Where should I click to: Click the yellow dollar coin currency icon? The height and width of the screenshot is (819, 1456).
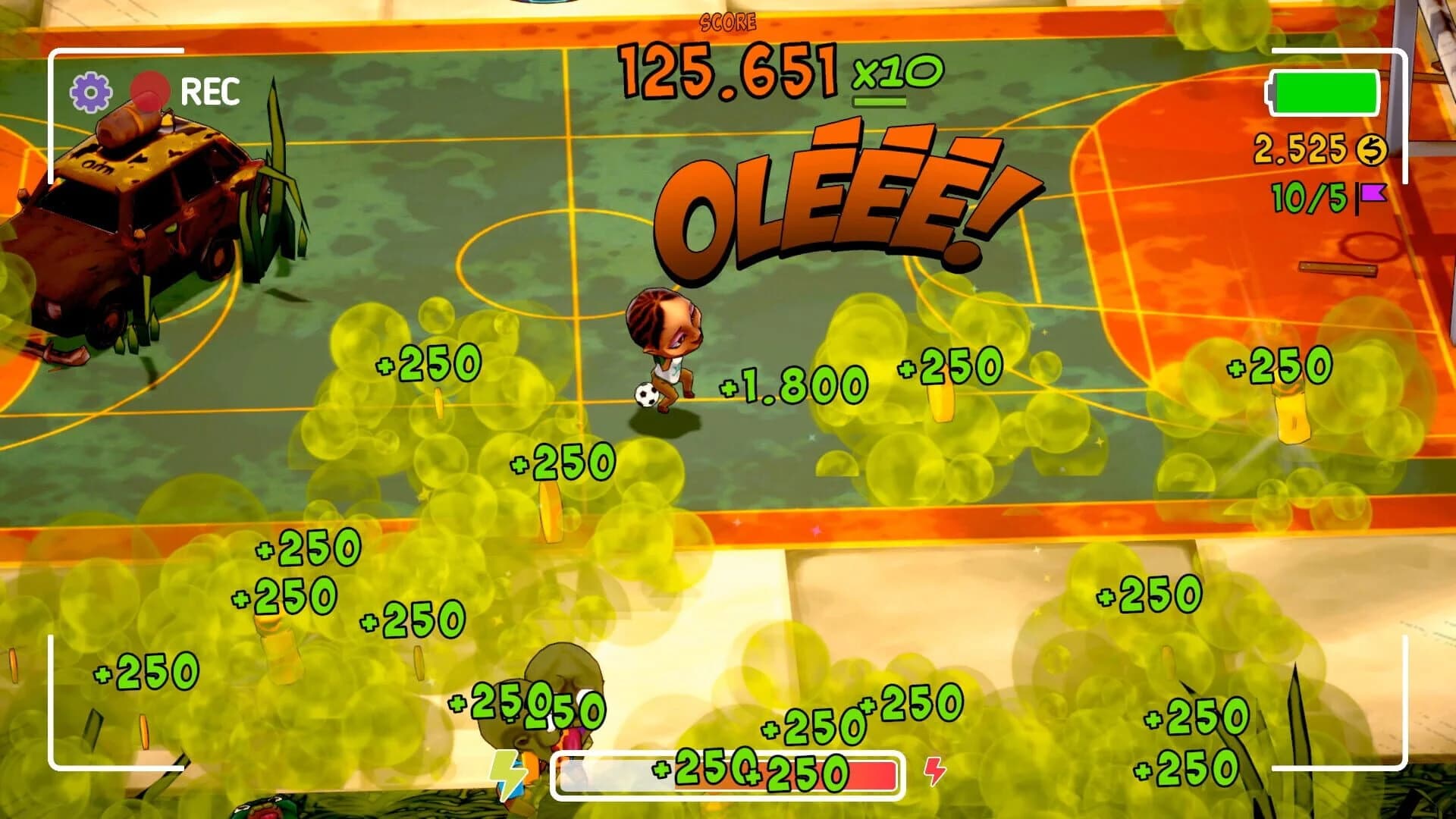point(1372,149)
